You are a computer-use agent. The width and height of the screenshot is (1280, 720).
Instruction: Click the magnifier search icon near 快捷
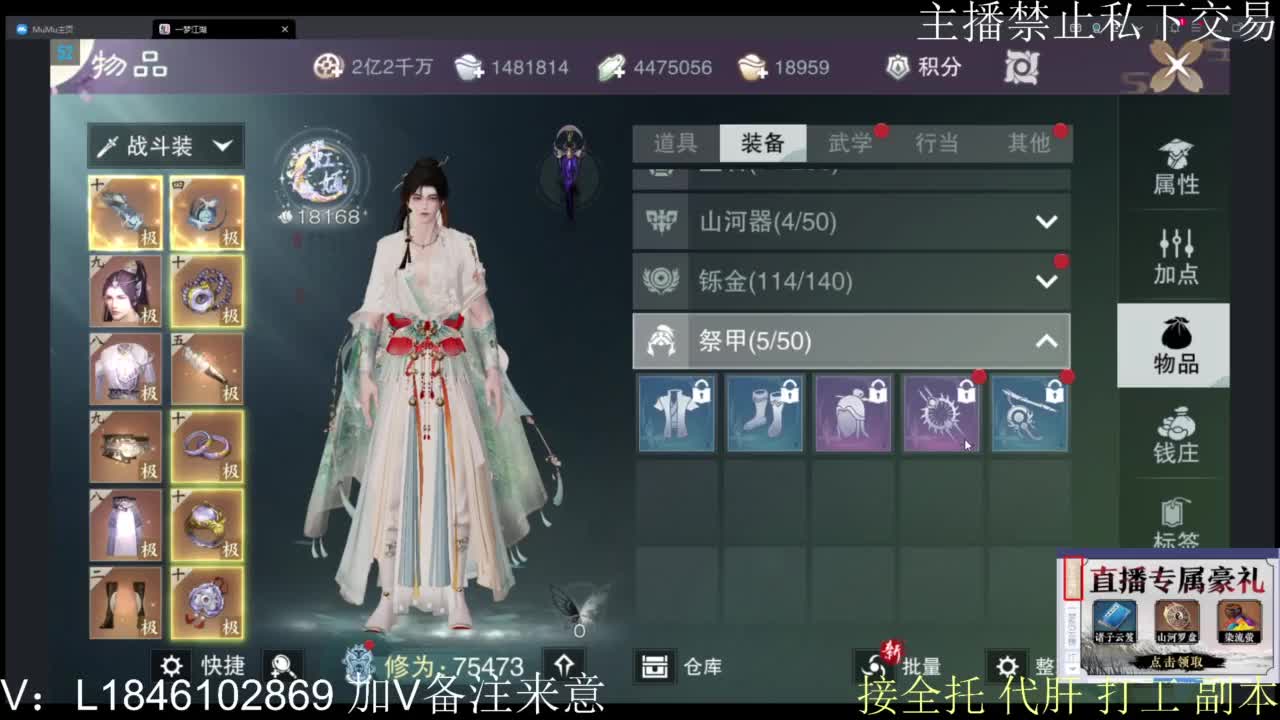point(283,666)
